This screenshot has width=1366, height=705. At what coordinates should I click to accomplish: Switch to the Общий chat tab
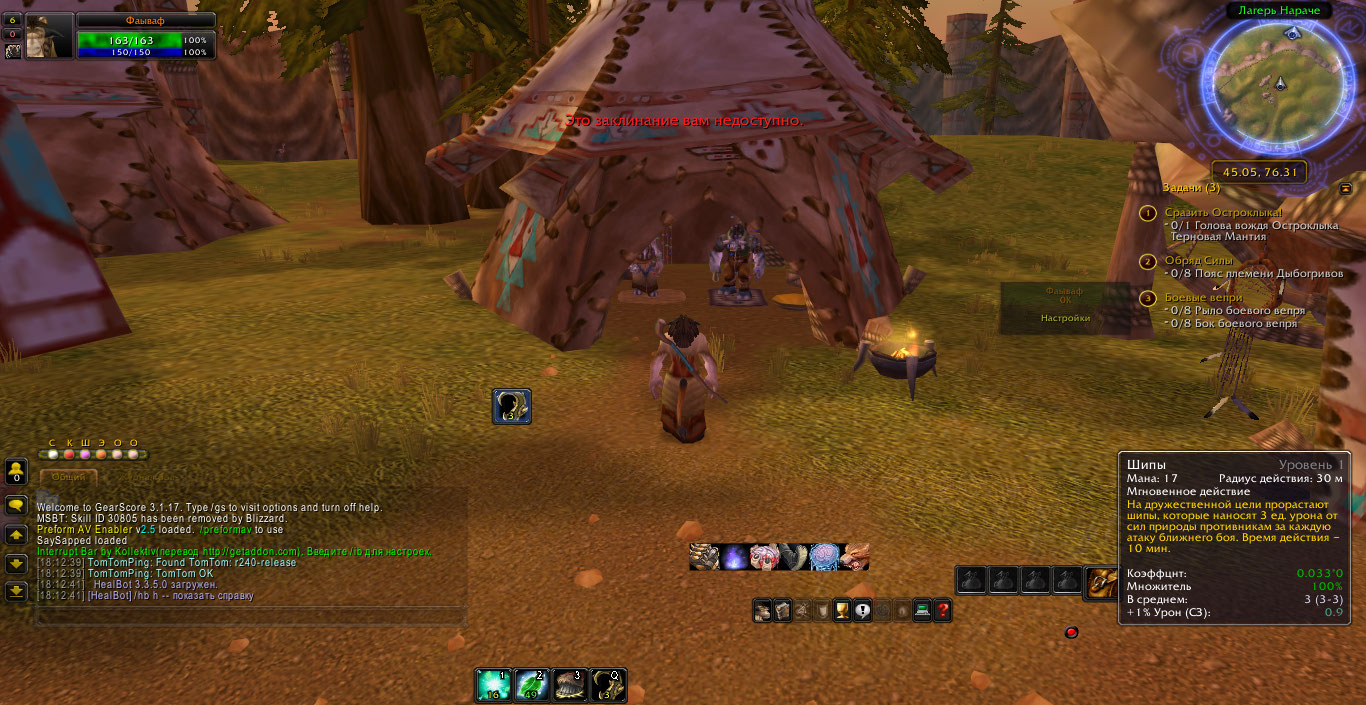(69, 478)
